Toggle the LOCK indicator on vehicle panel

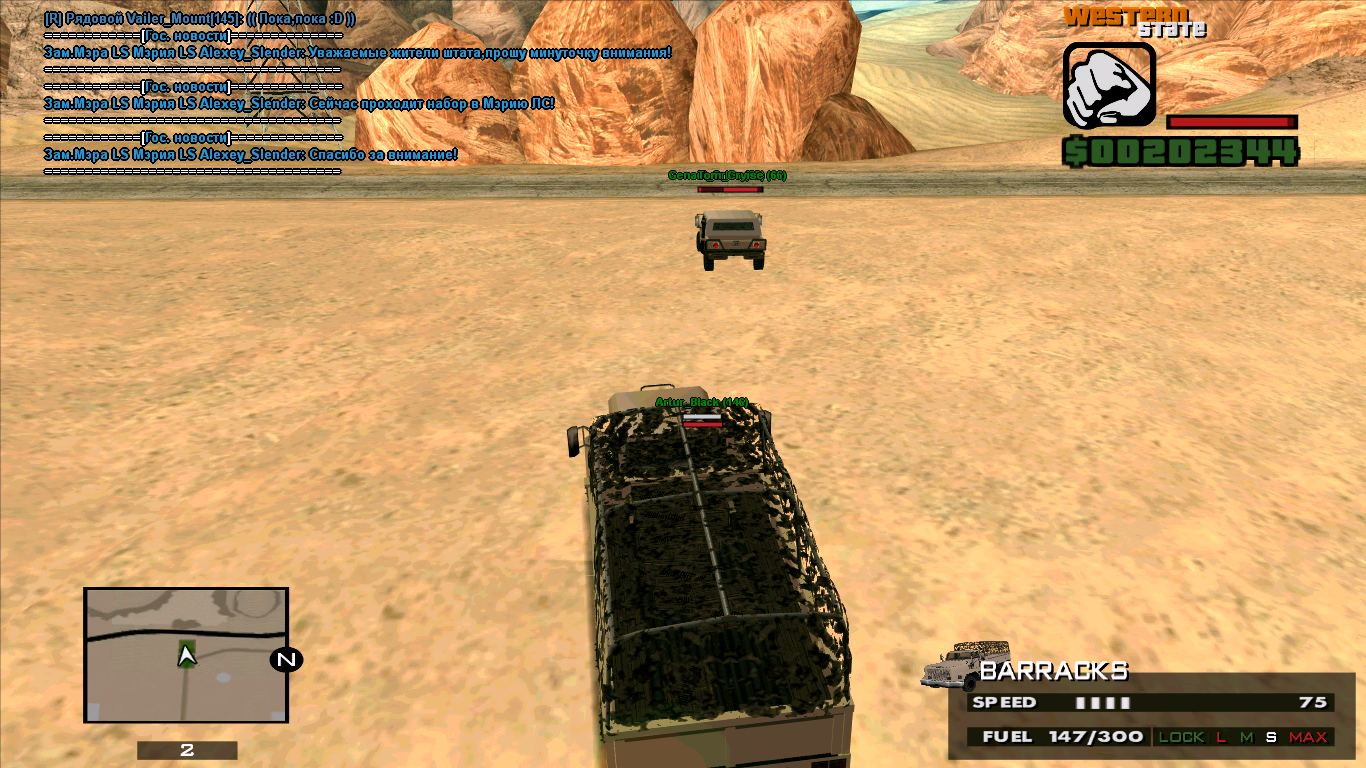pos(1181,737)
